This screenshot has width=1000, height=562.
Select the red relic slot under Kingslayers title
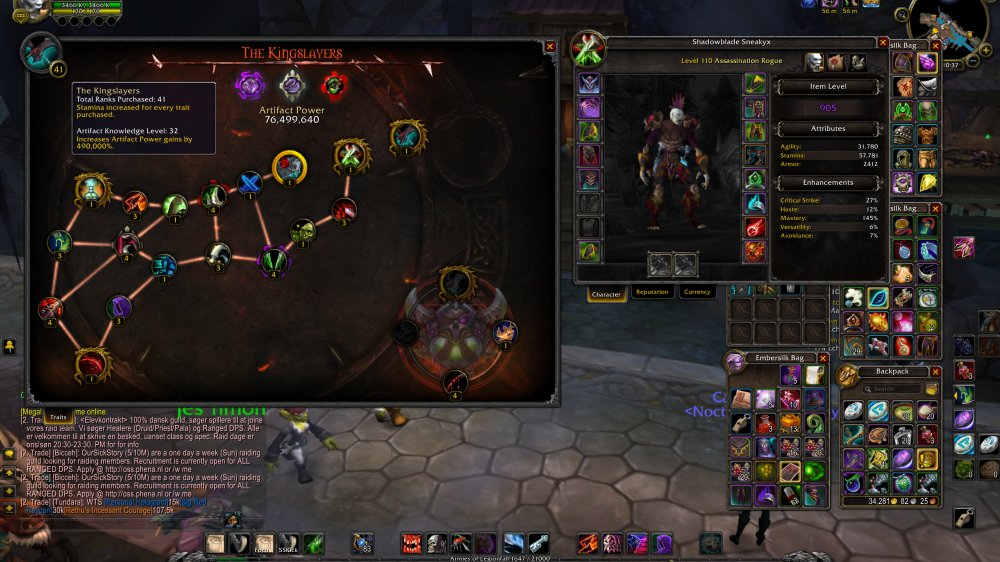pos(333,84)
